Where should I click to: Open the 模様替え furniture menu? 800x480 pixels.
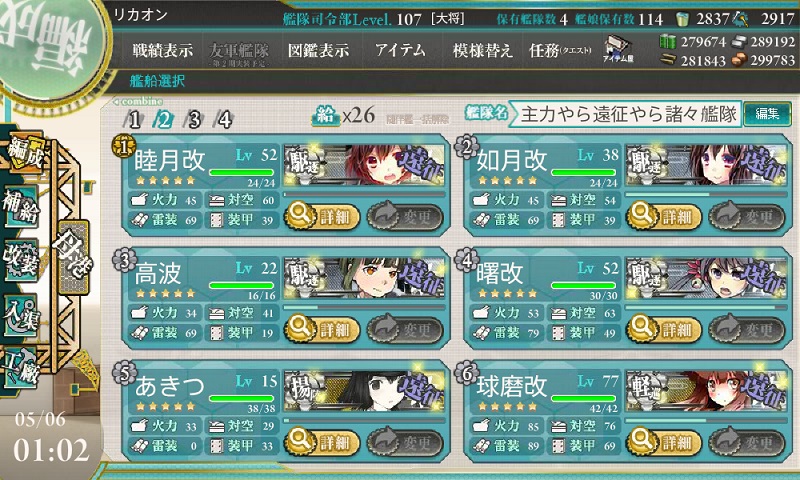coord(482,50)
